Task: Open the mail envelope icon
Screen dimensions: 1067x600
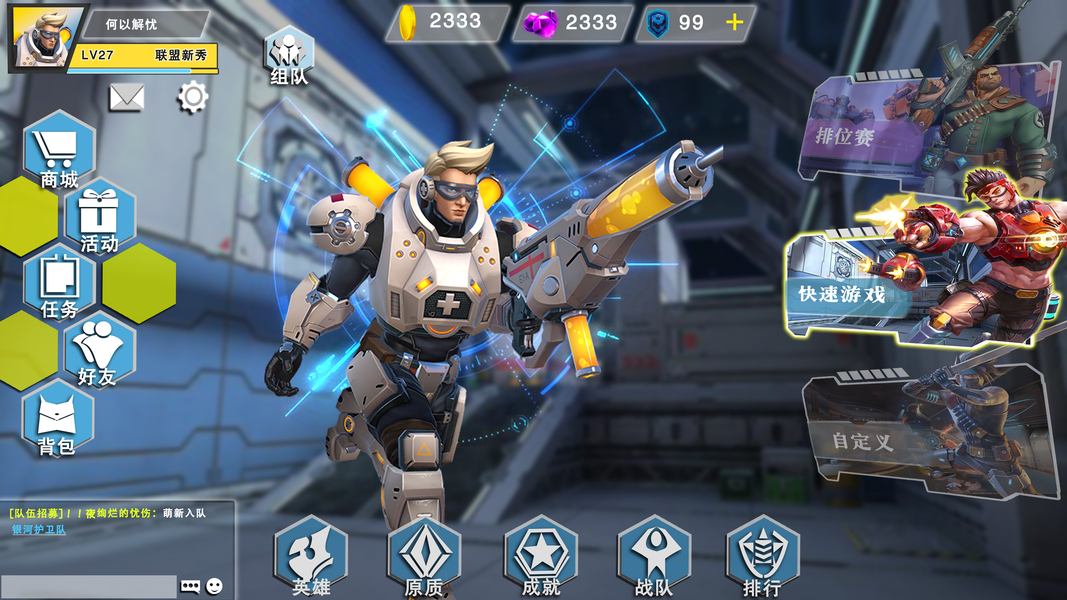Action: click(x=127, y=97)
